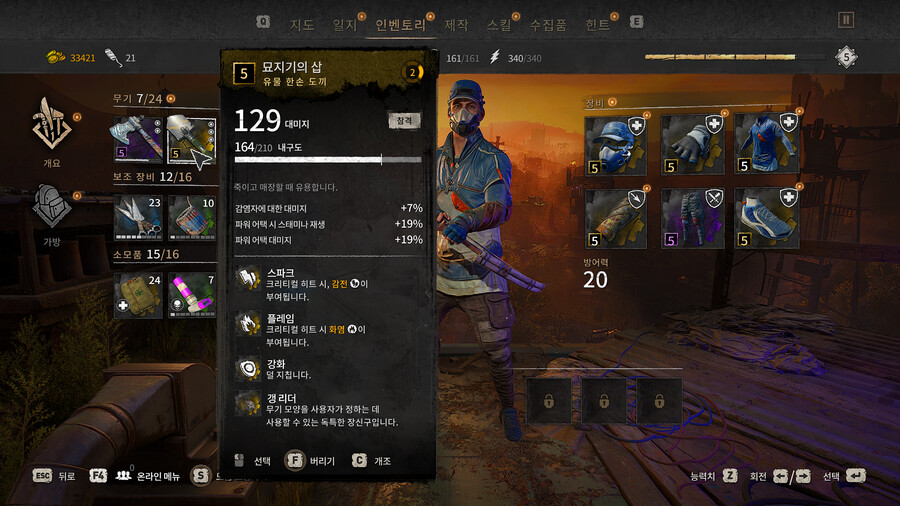Open the 지도 (Map) tab
This screenshot has height=506, width=900.
coord(301,24)
